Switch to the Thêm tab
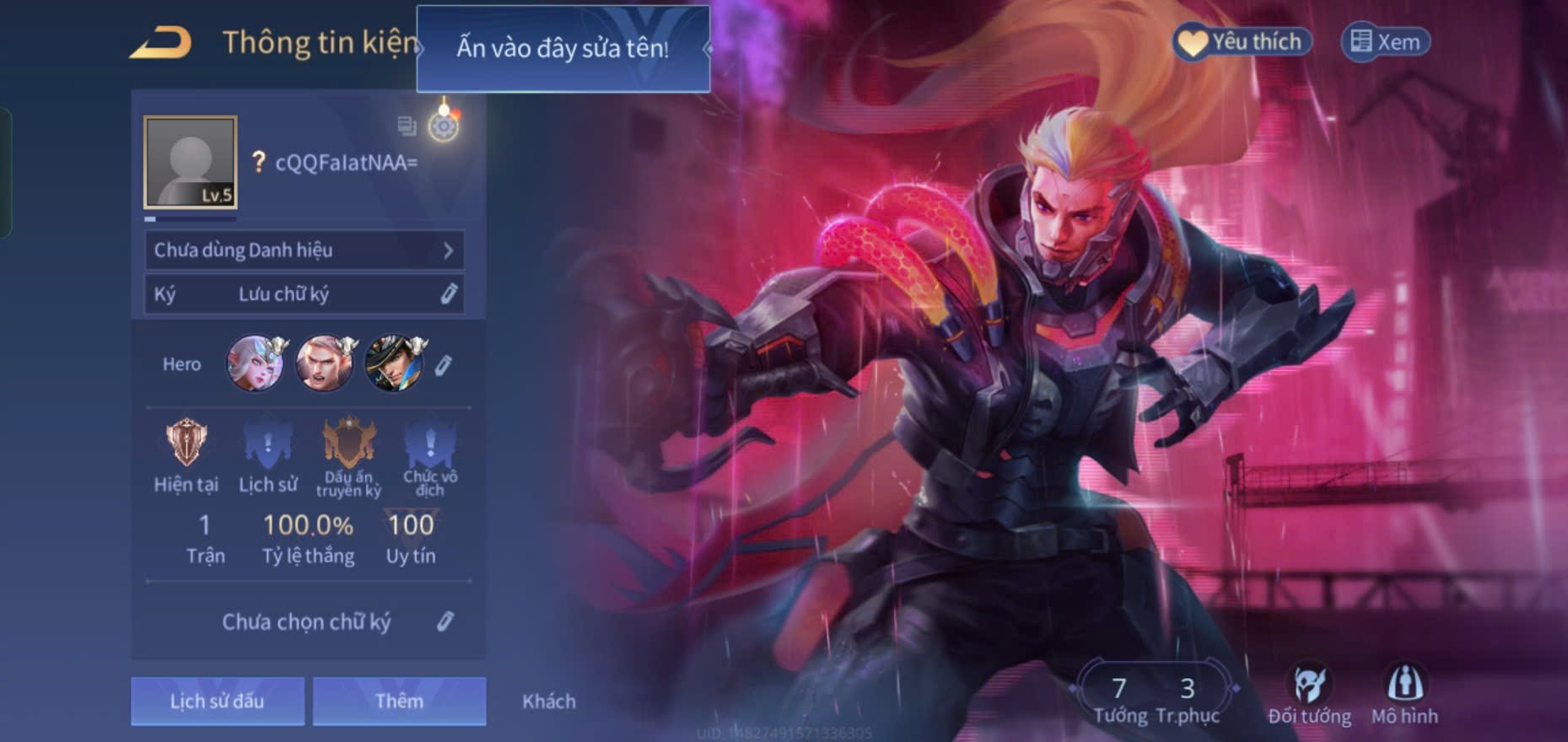 399,701
